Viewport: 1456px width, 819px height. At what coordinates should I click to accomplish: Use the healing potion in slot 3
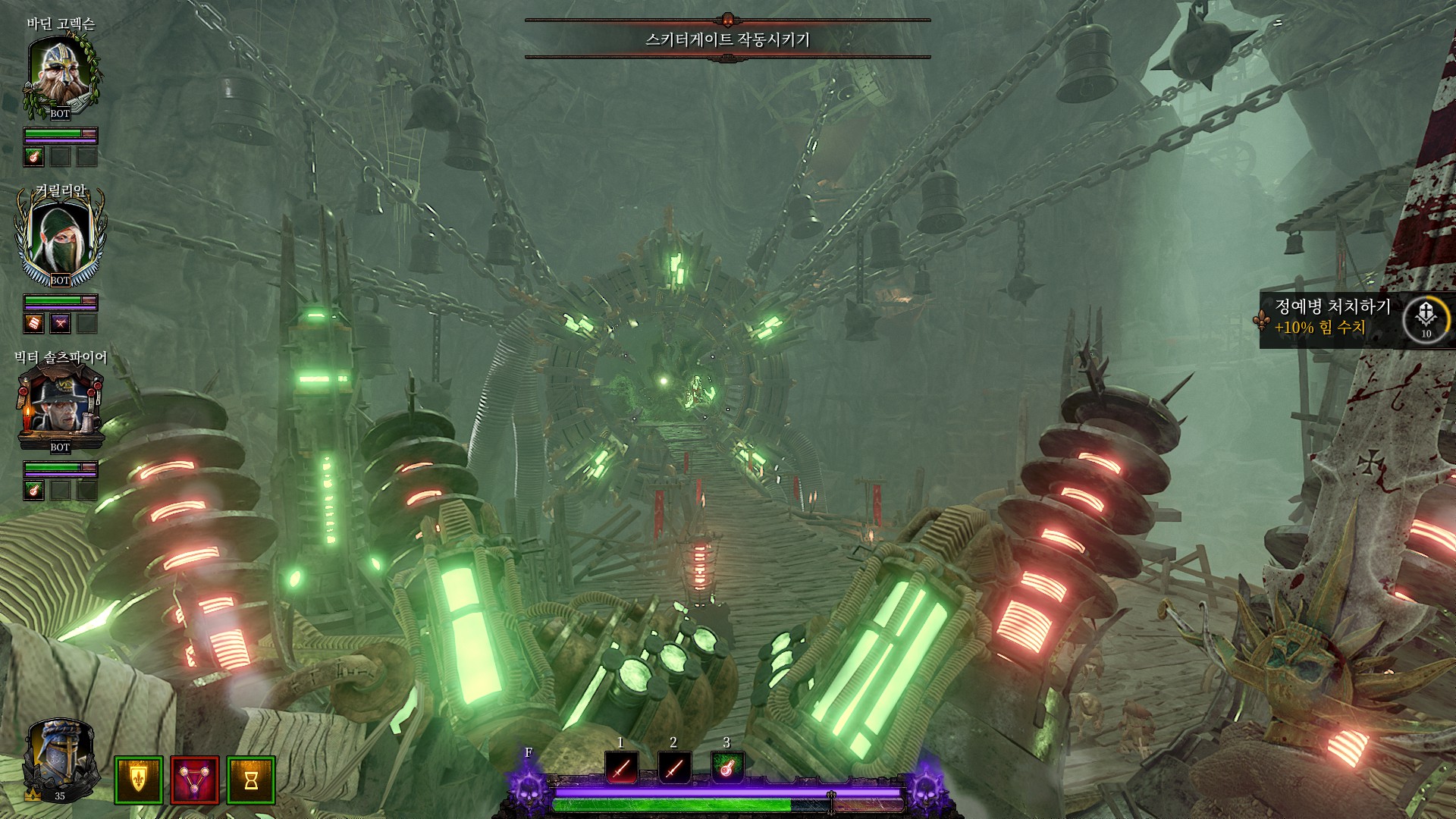726,768
